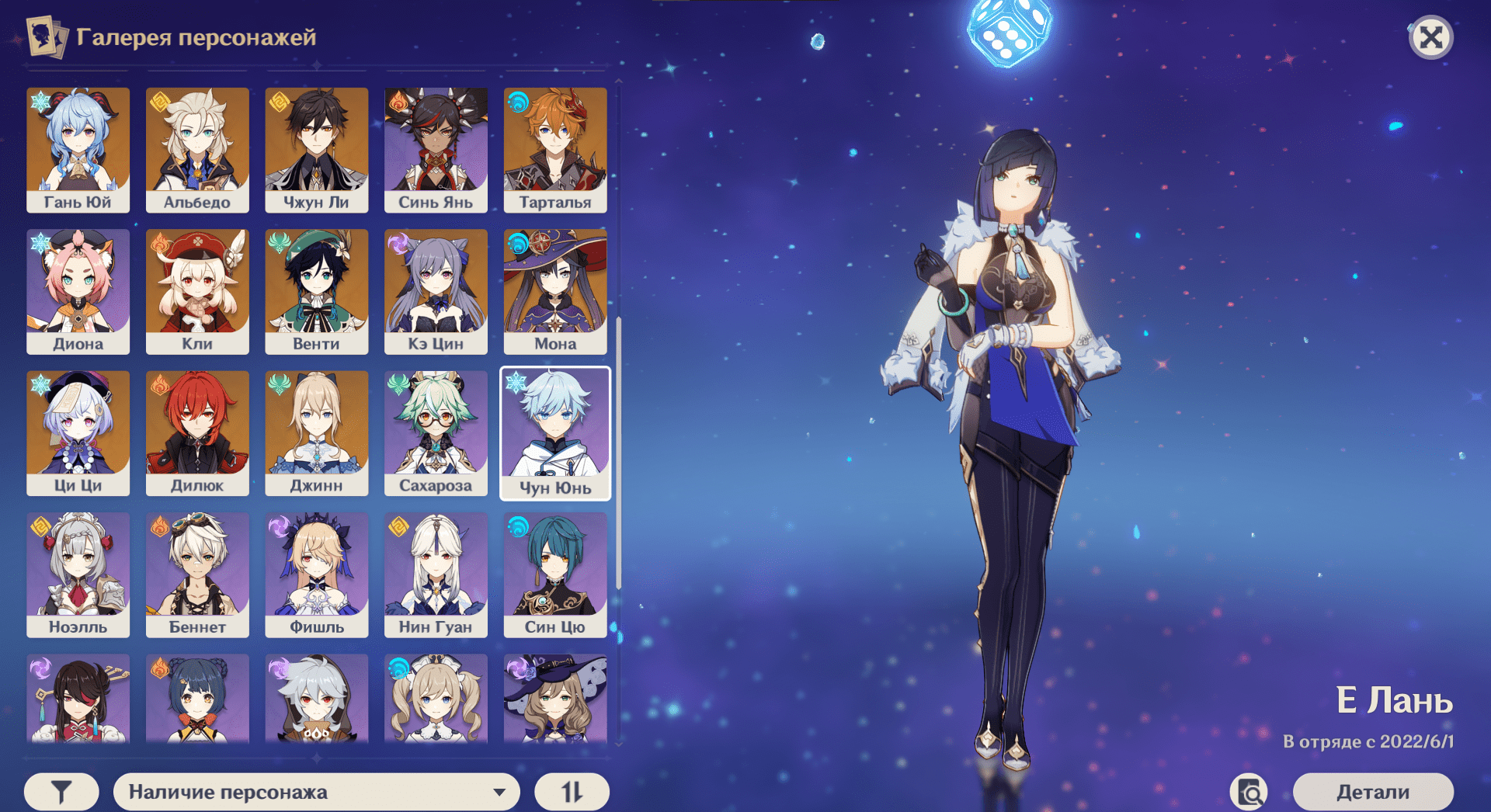
Task: Choose the Сахароза character card
Action: 436,433
